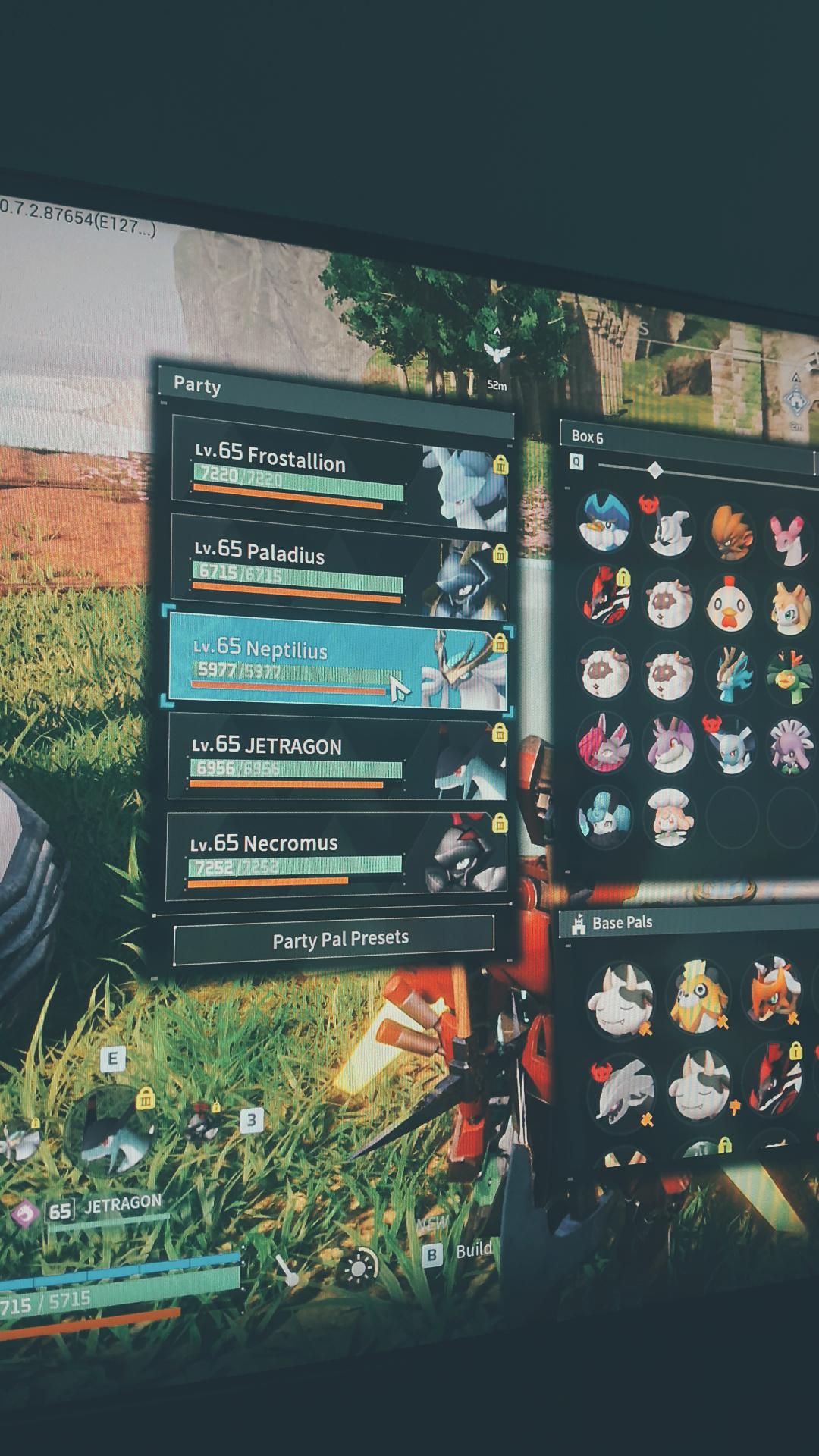Select the purple flower-petal pal in Box 6

(x=790, y=747)
